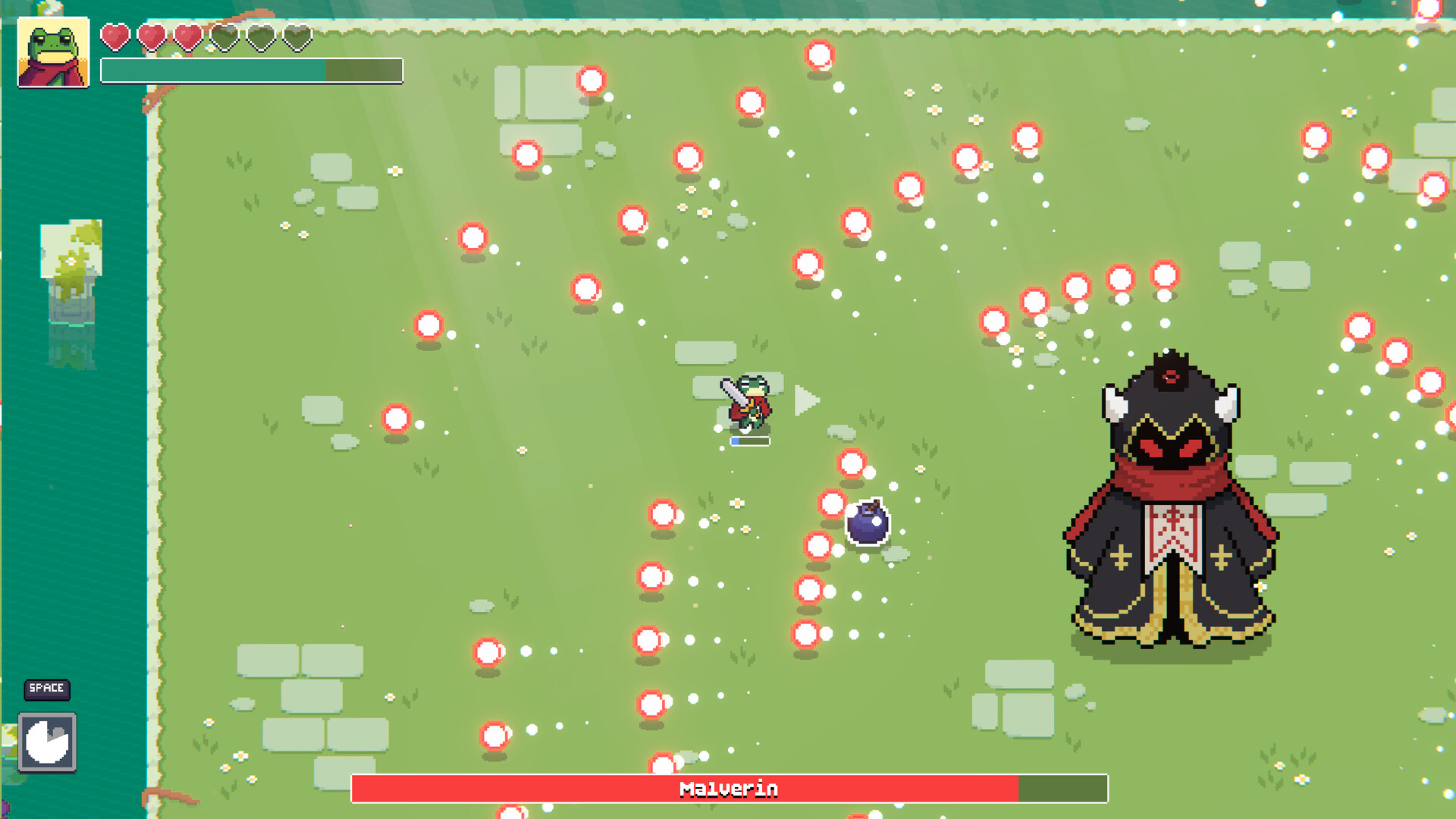Select the second red heart icon
Image resolution: width=1456 pixels, height=819 pixels.
point(152,35)
